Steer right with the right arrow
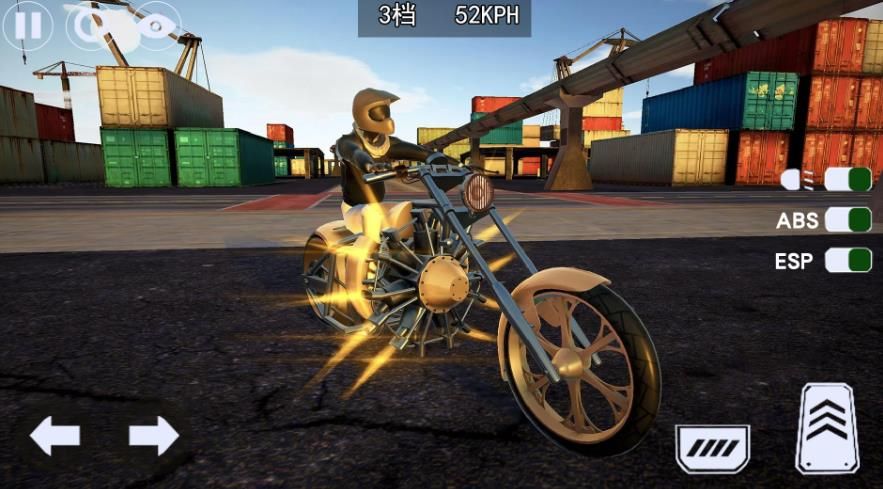Screen dimensions: 883x489 pos(153,436)
